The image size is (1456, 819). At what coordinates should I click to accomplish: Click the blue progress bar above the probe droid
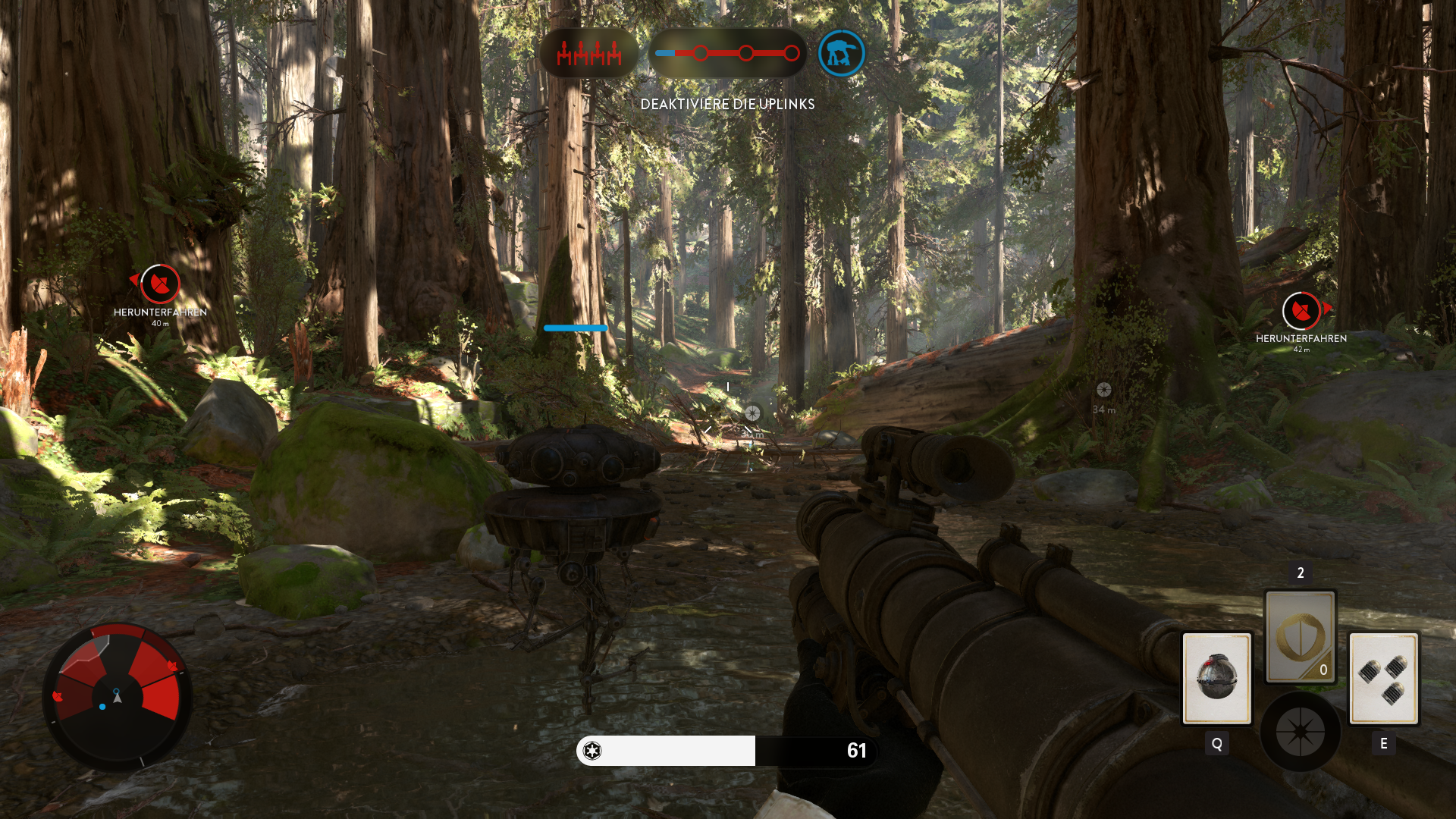pos(574,328)
